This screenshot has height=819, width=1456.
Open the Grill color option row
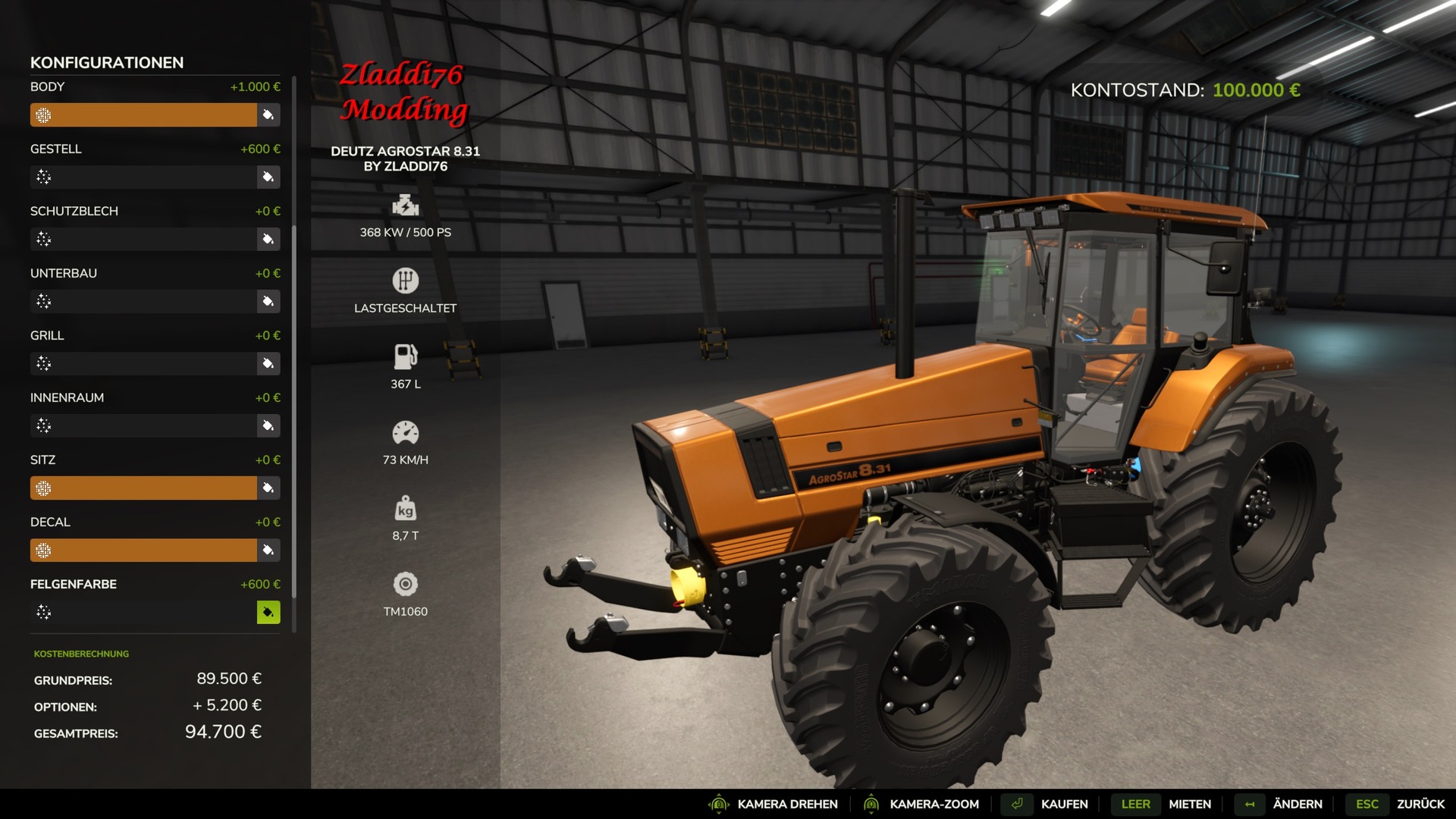143,364
